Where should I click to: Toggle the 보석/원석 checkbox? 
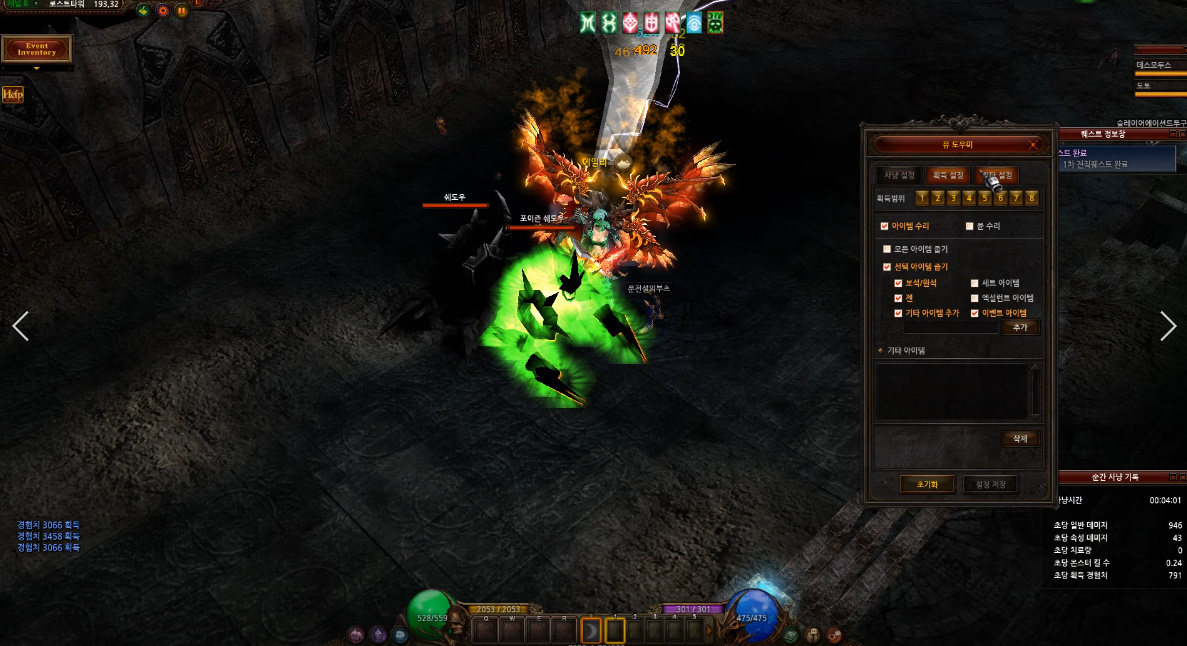pyautogui.click(x=898, y=283)
